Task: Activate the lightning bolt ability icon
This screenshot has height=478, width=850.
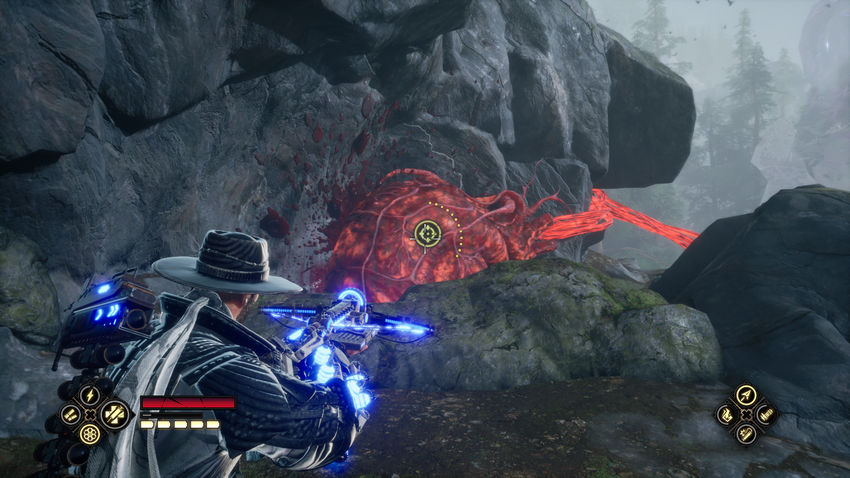Action: (x=90, y=394)
